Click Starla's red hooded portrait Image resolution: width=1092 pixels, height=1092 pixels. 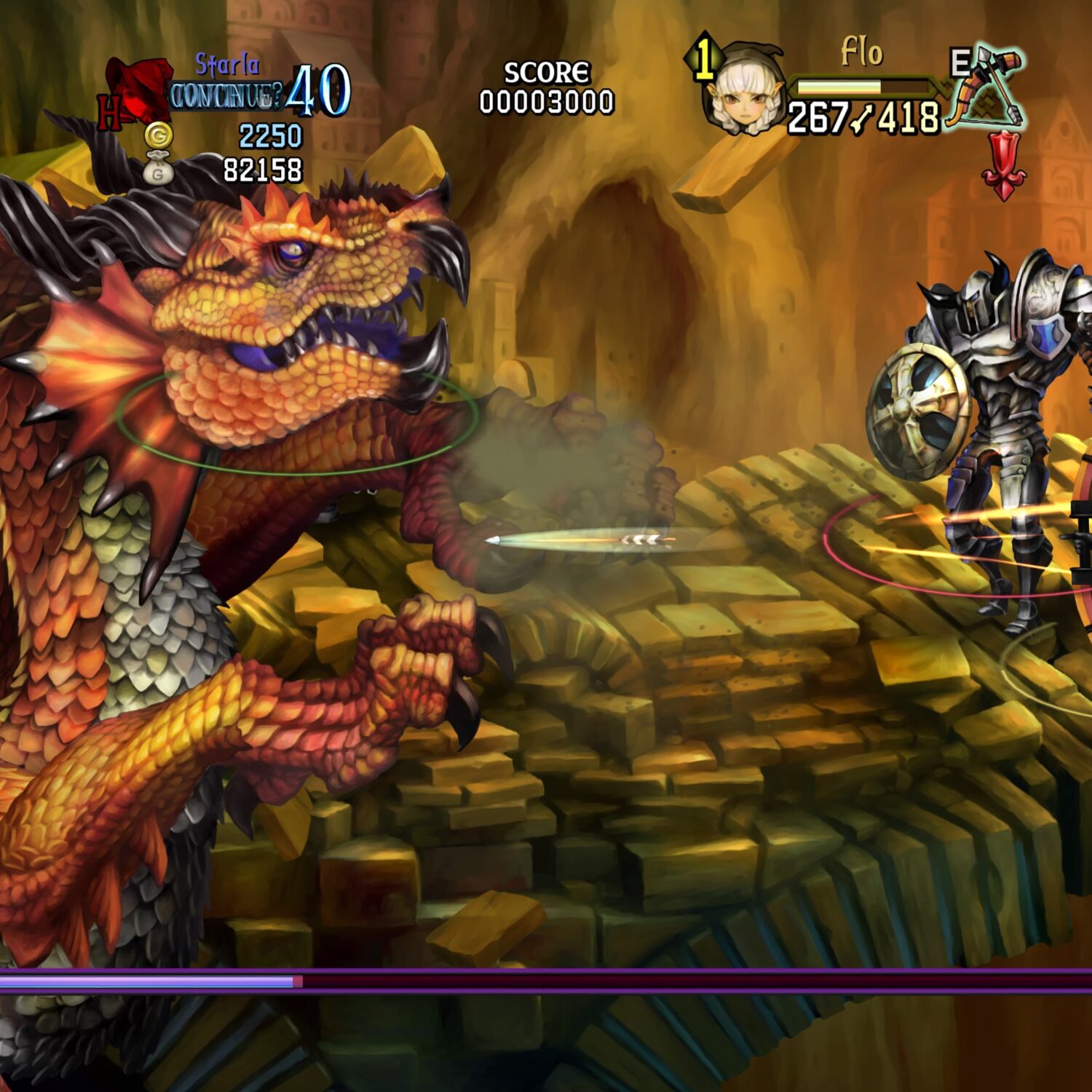coord(136,90)
